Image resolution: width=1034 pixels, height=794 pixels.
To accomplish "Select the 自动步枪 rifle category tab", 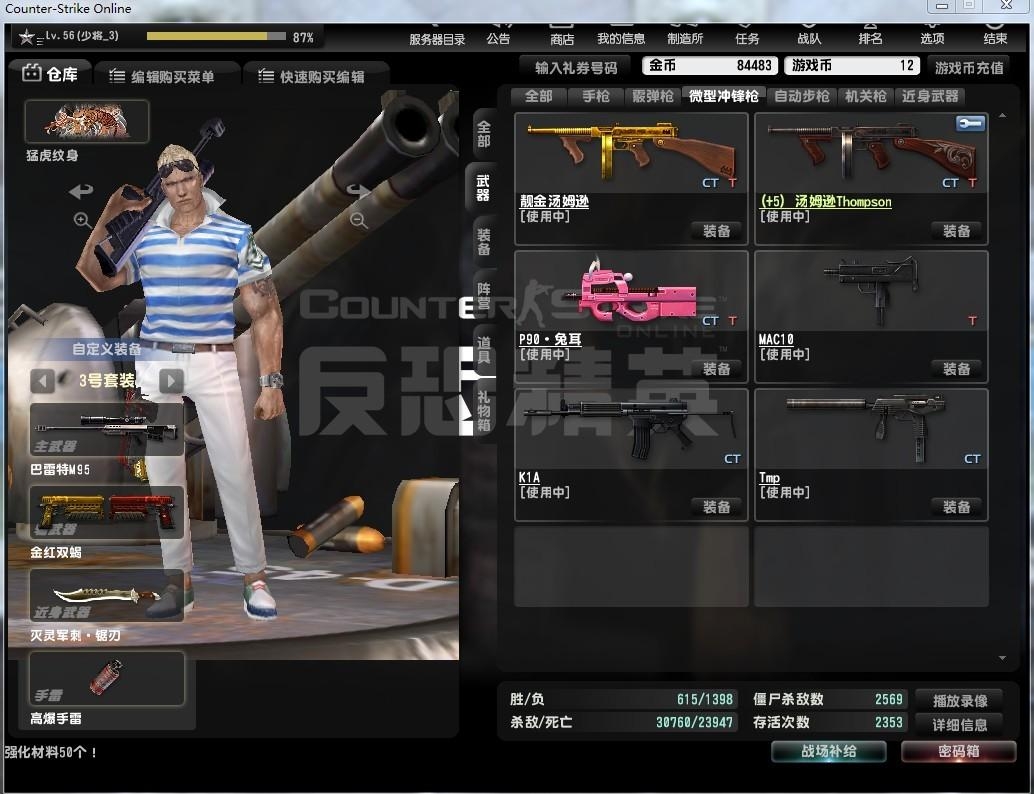I will click(x=802, y=96).
